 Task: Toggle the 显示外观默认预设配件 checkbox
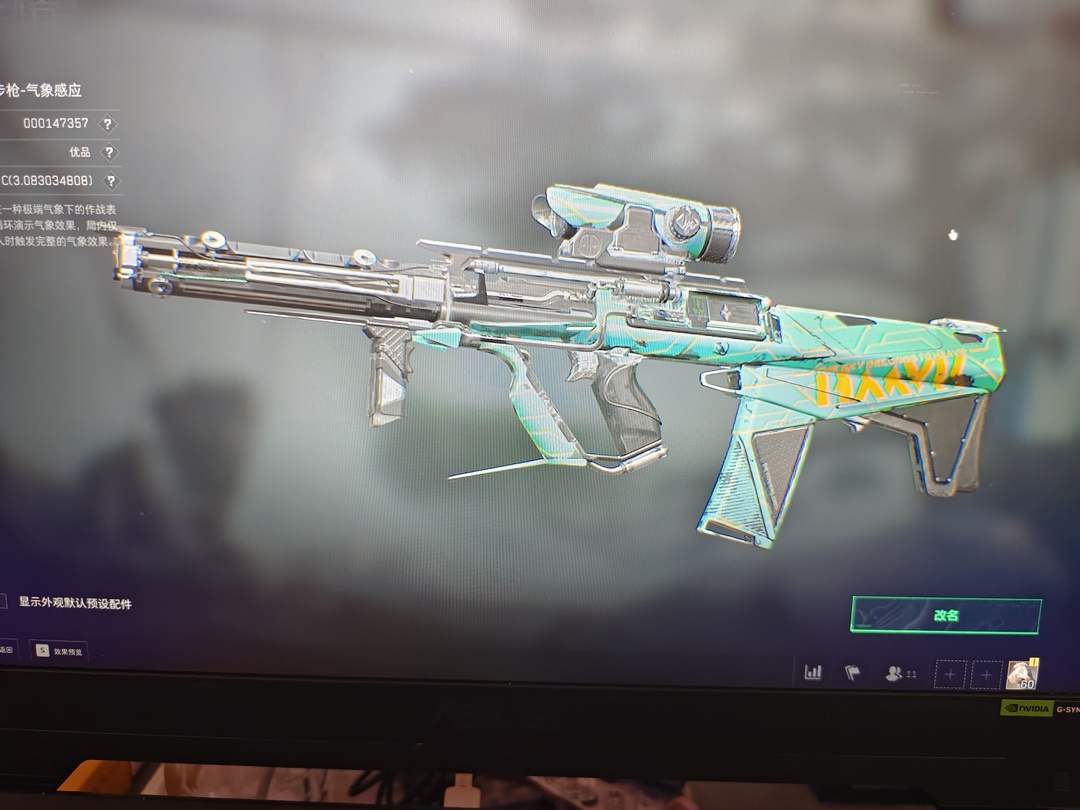click(2, 602)
